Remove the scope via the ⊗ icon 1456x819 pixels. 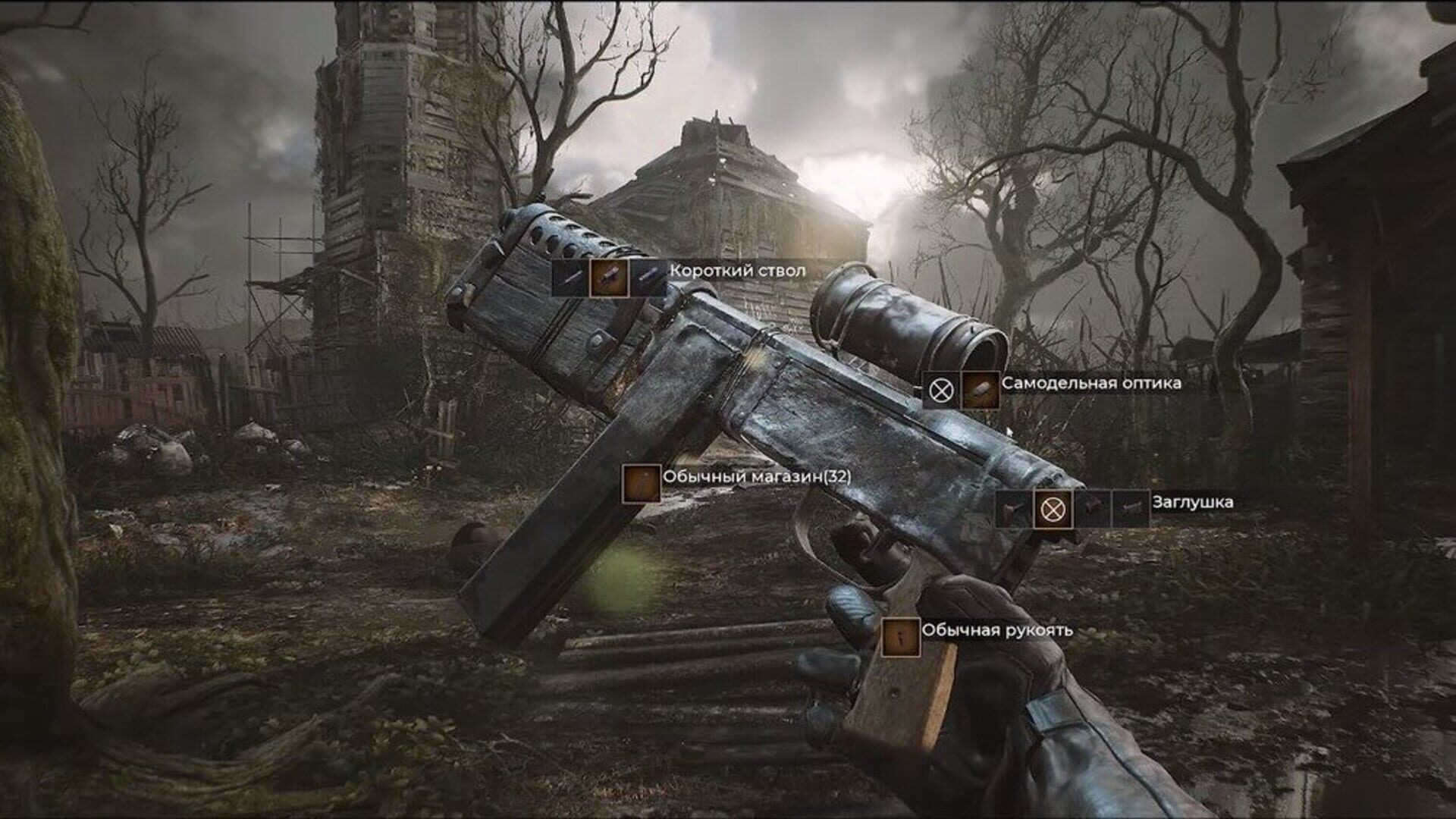click(x=940, y=391)
